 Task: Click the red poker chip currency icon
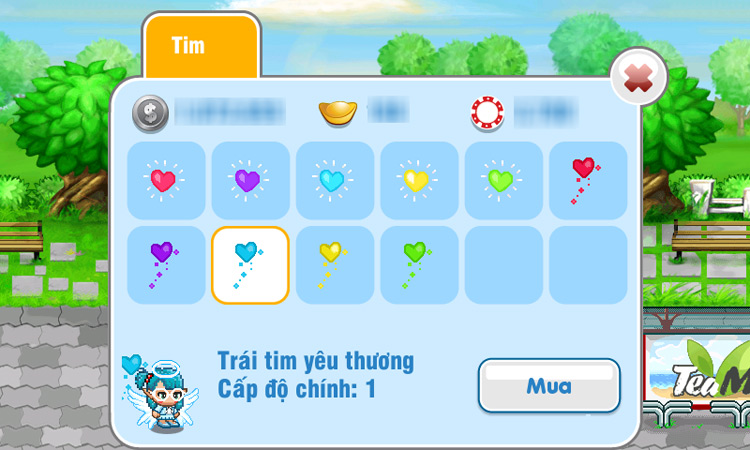(488, 113)
